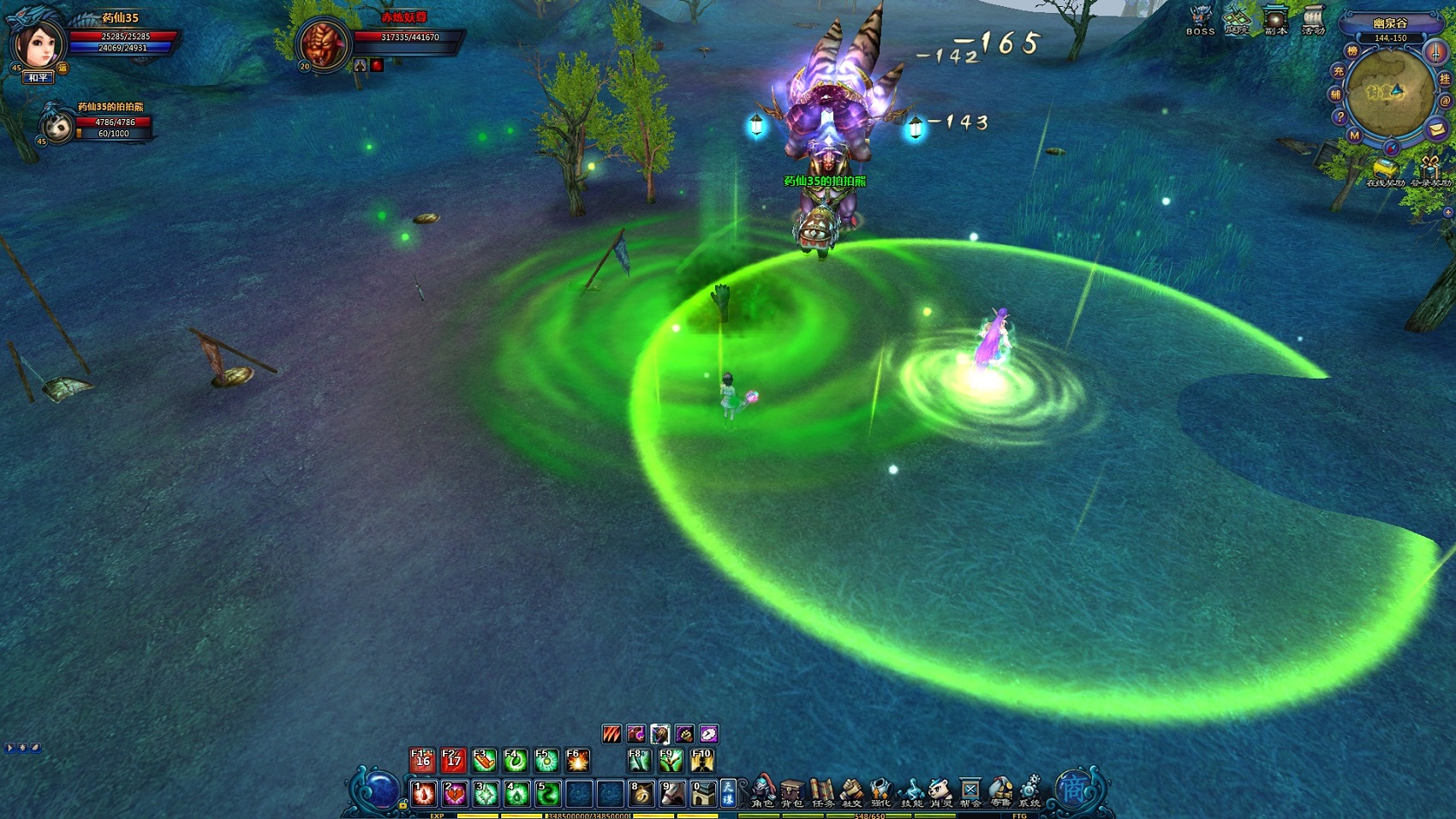Activate the broken heart skill in slot 2
Image resolution: width=1456 pixels, height=819 pixels.
454,794
